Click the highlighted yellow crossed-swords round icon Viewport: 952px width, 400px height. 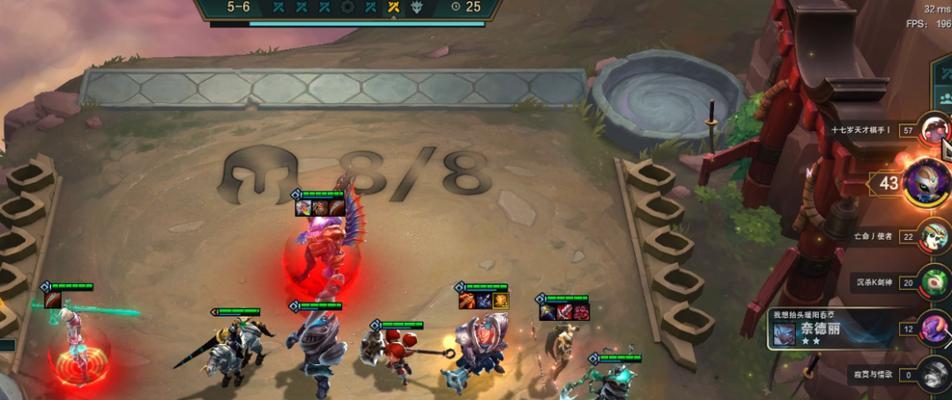(x=393, y=6)
